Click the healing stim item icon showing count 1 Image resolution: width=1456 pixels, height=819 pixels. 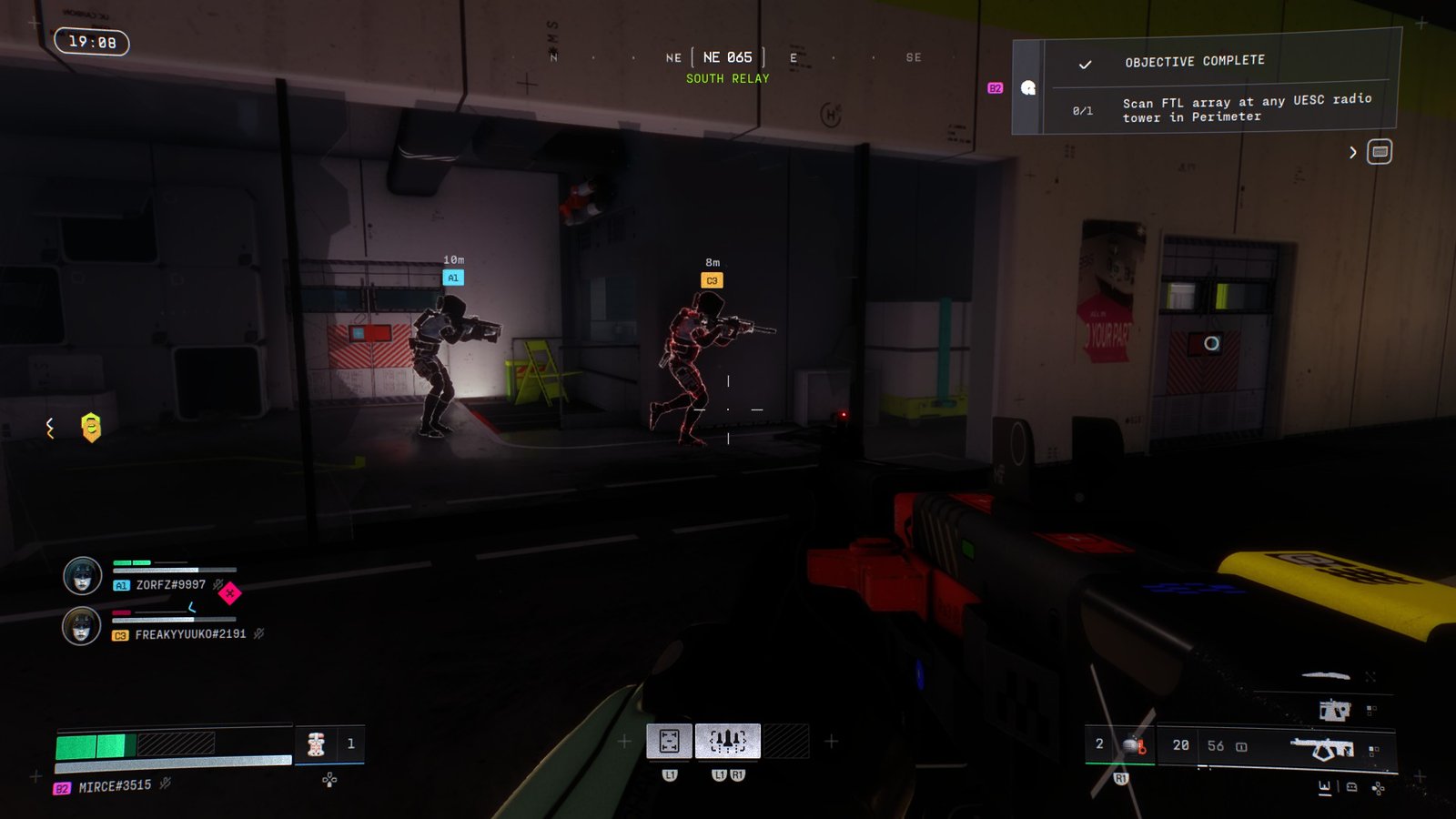317,744
